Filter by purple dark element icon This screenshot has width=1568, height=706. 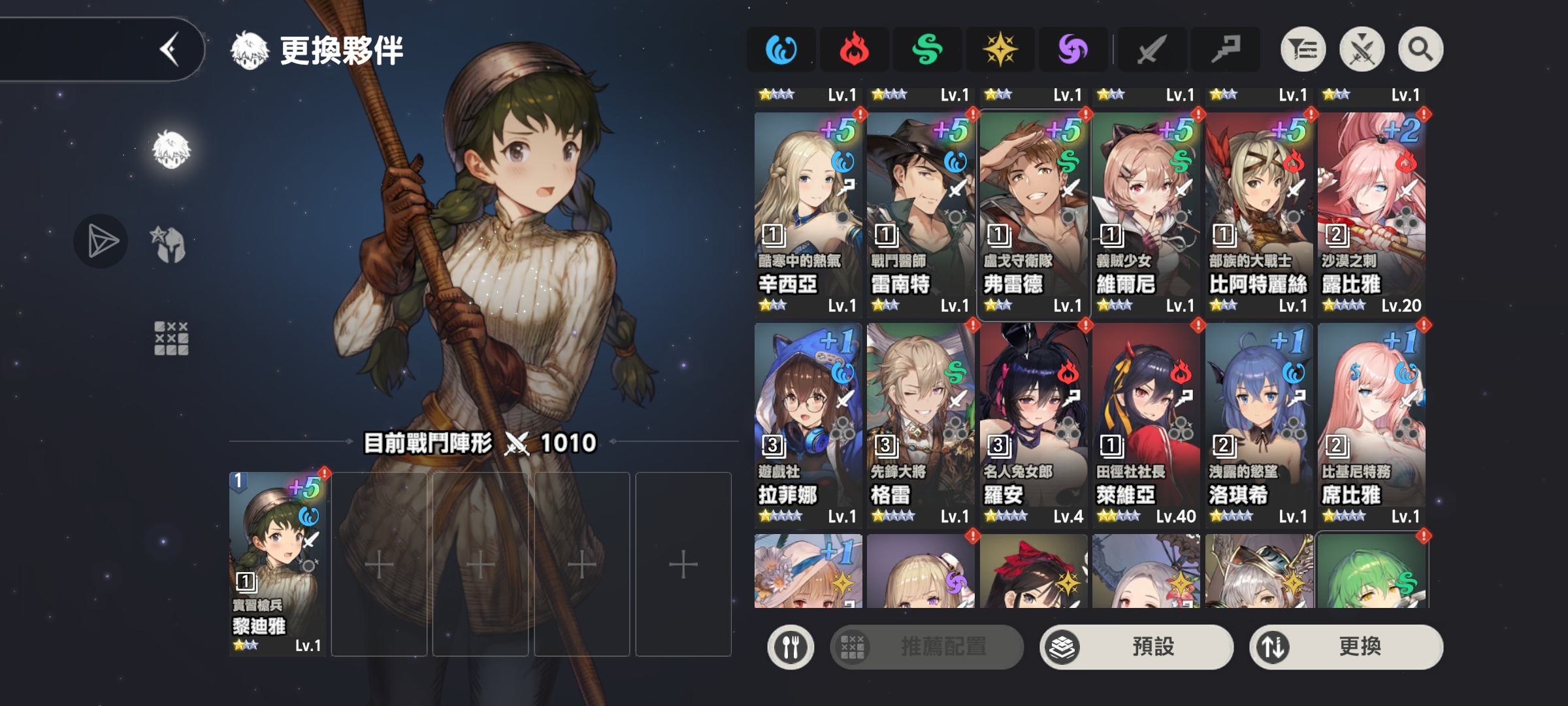click(1073, 50)
